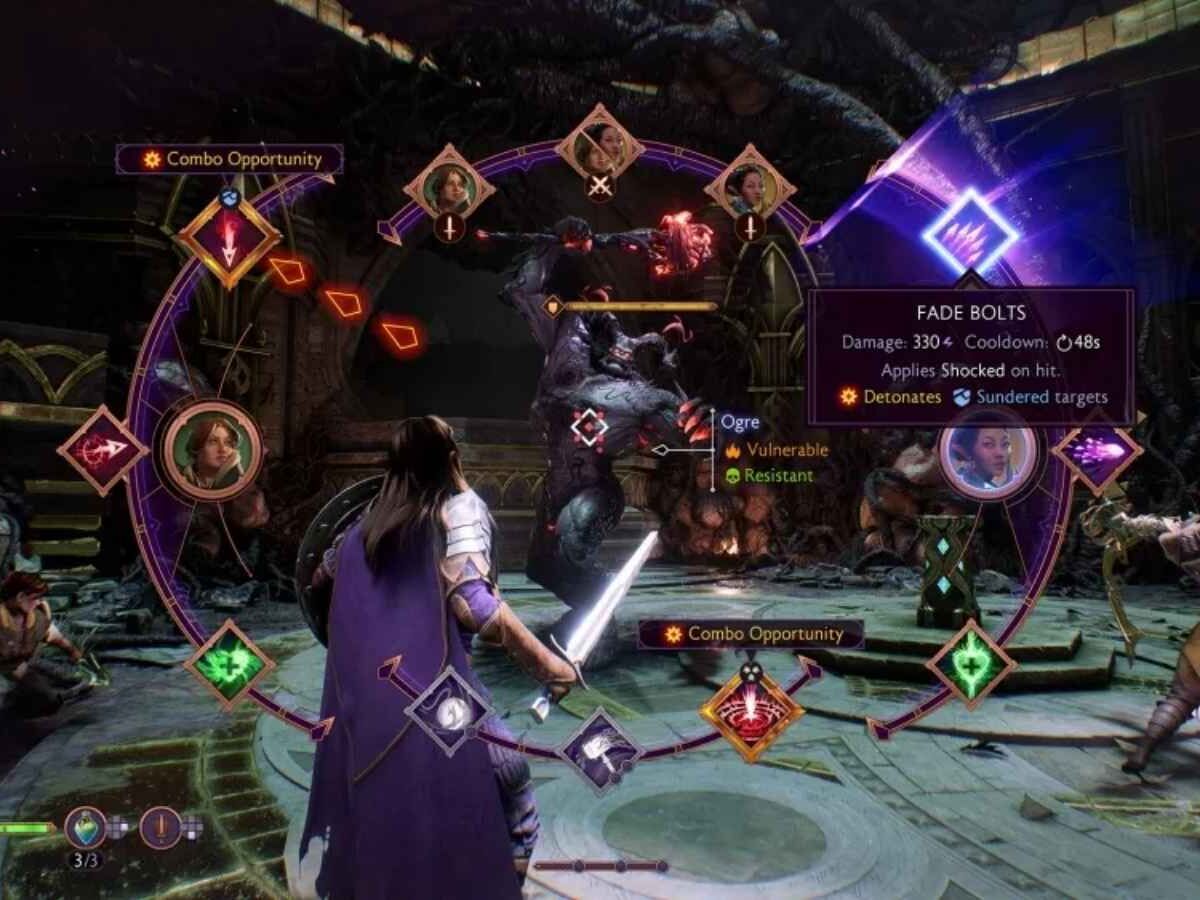Viewport: 1200px width, 900px height.
Task: Use the red downward-arrow combo ability
Action: click(x=229, y=241)
